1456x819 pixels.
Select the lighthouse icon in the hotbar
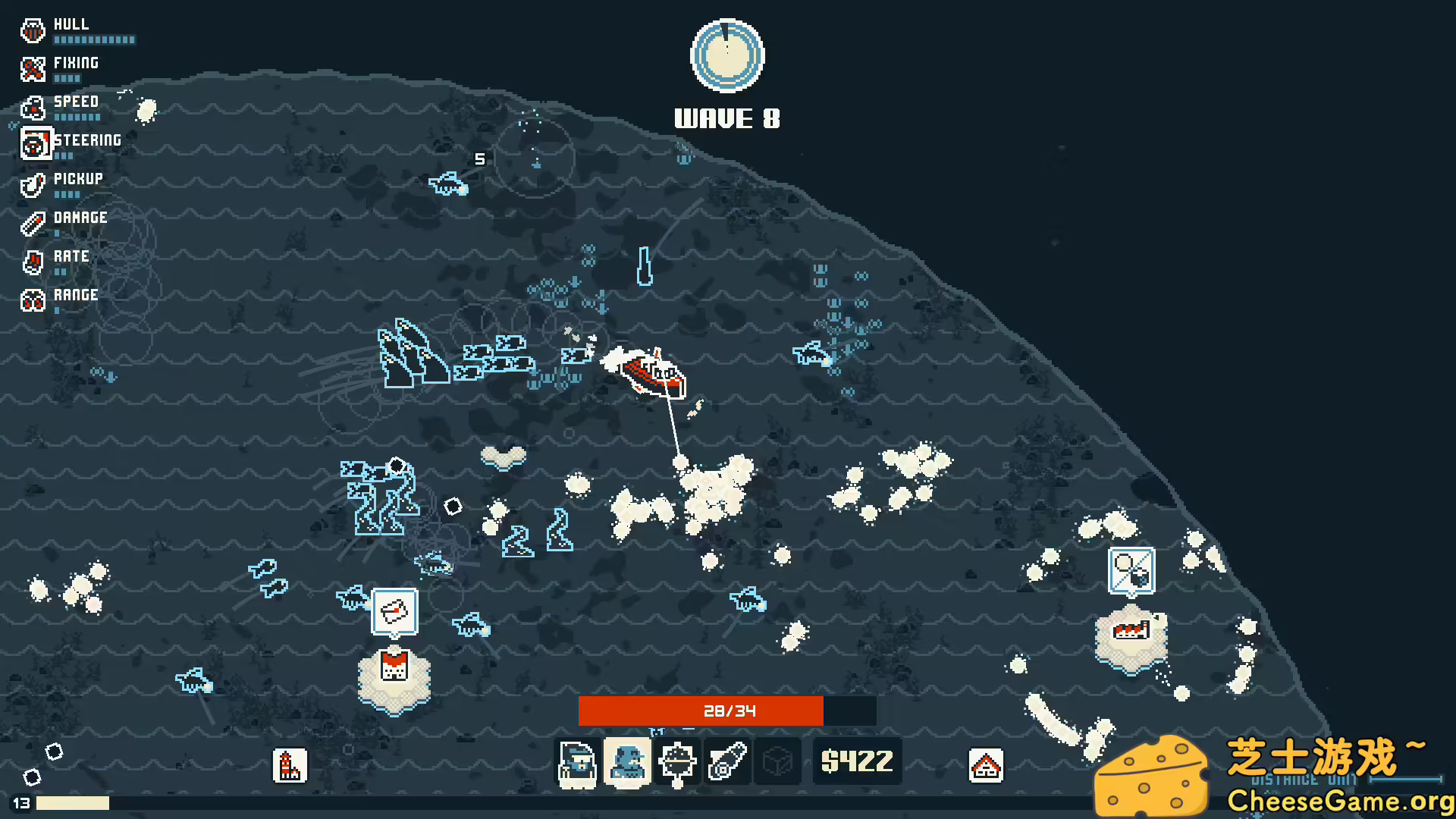click(x=289, y=767)
